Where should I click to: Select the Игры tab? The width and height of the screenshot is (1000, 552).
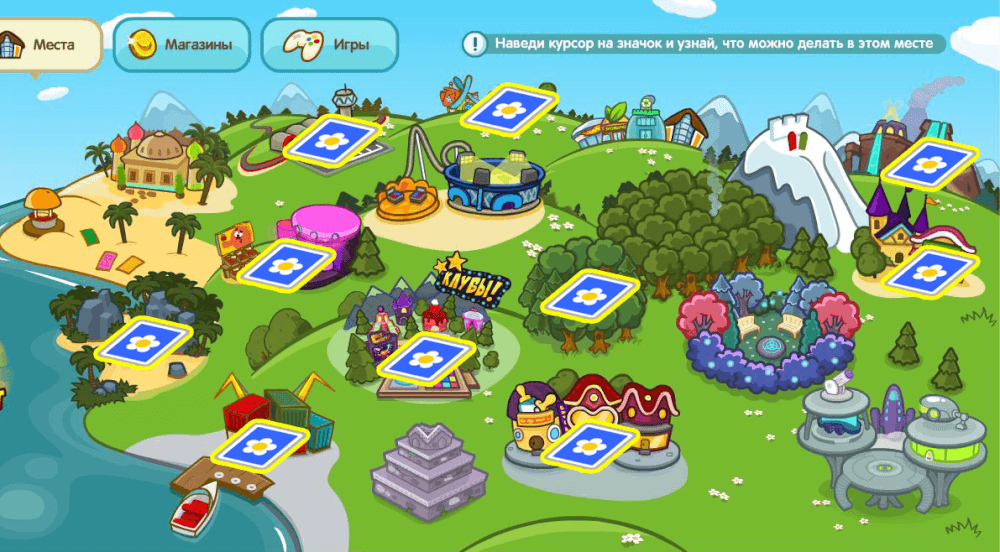tap(330, 45)
